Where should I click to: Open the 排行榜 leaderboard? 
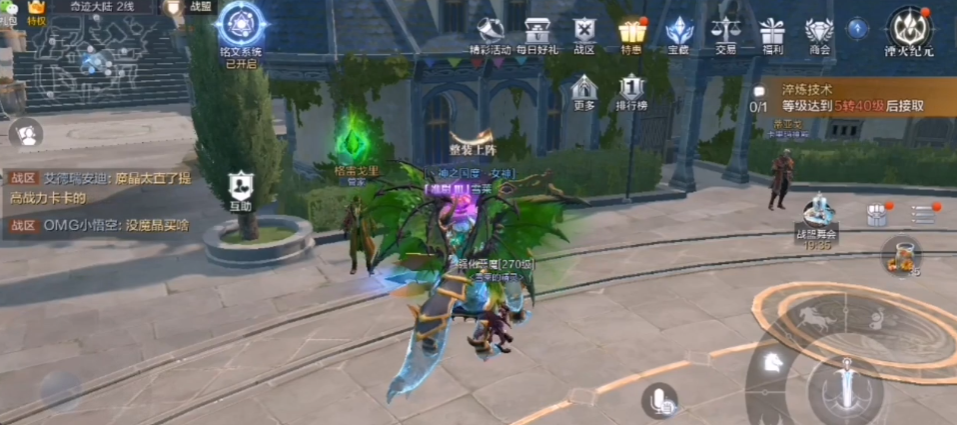(631, 90)
